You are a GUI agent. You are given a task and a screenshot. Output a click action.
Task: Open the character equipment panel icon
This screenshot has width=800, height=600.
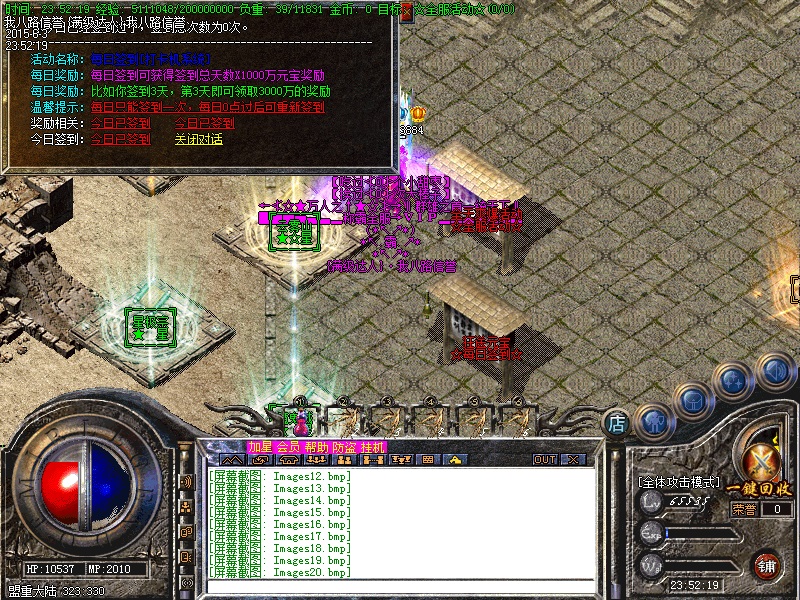point(652,421)
